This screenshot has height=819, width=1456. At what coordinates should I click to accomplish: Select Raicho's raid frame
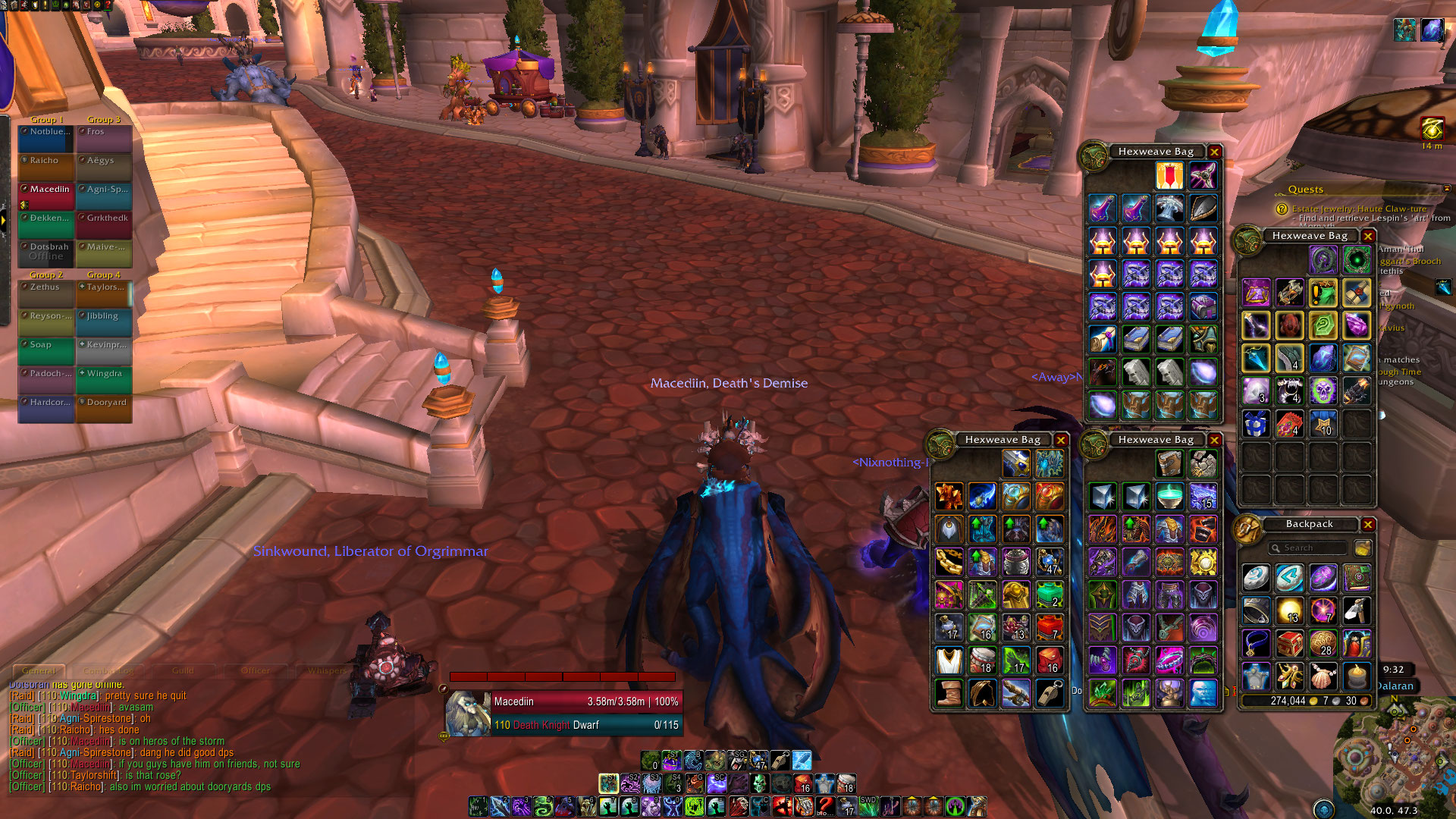(45, 167)
